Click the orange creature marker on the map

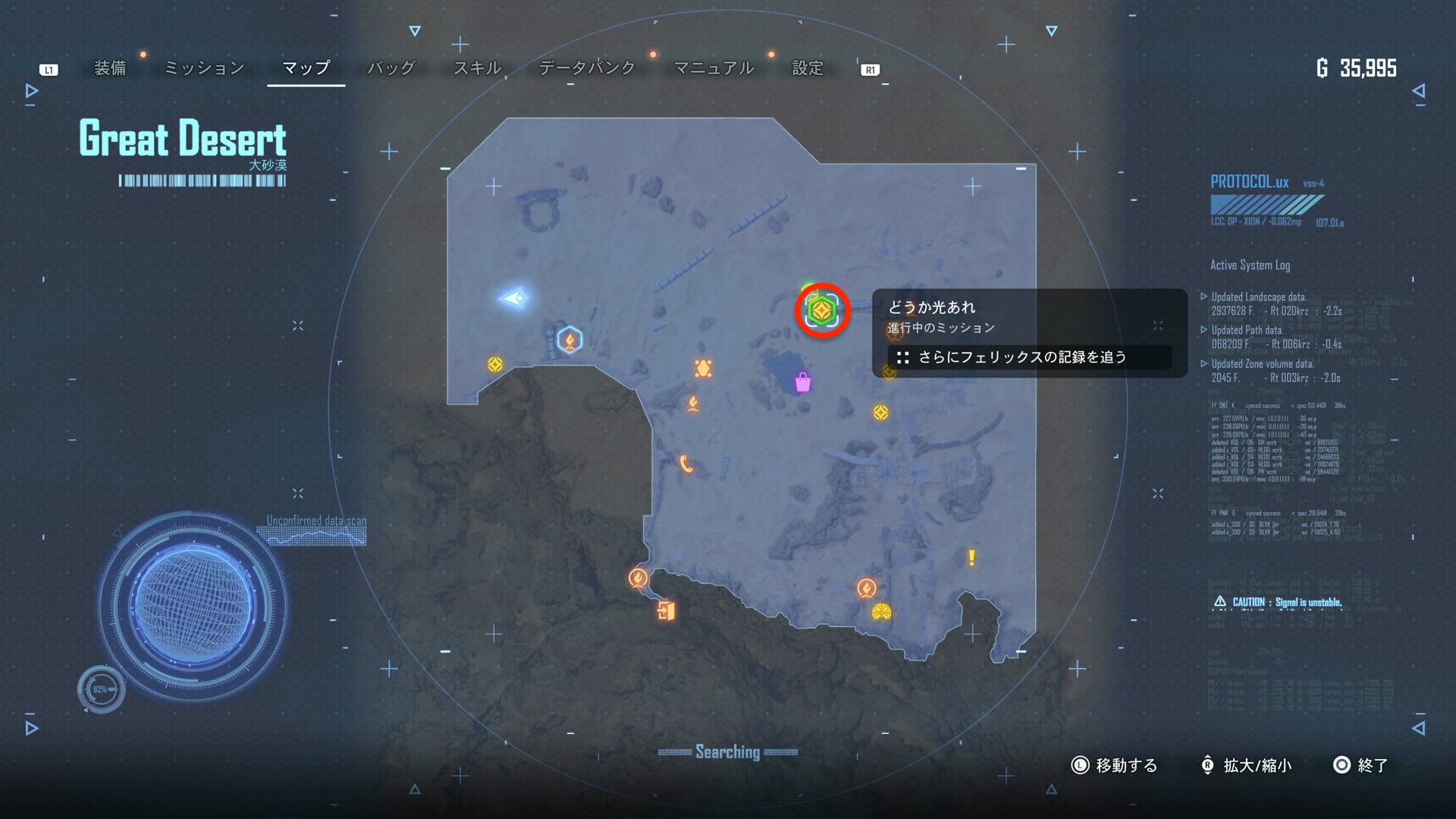(703, 369)
